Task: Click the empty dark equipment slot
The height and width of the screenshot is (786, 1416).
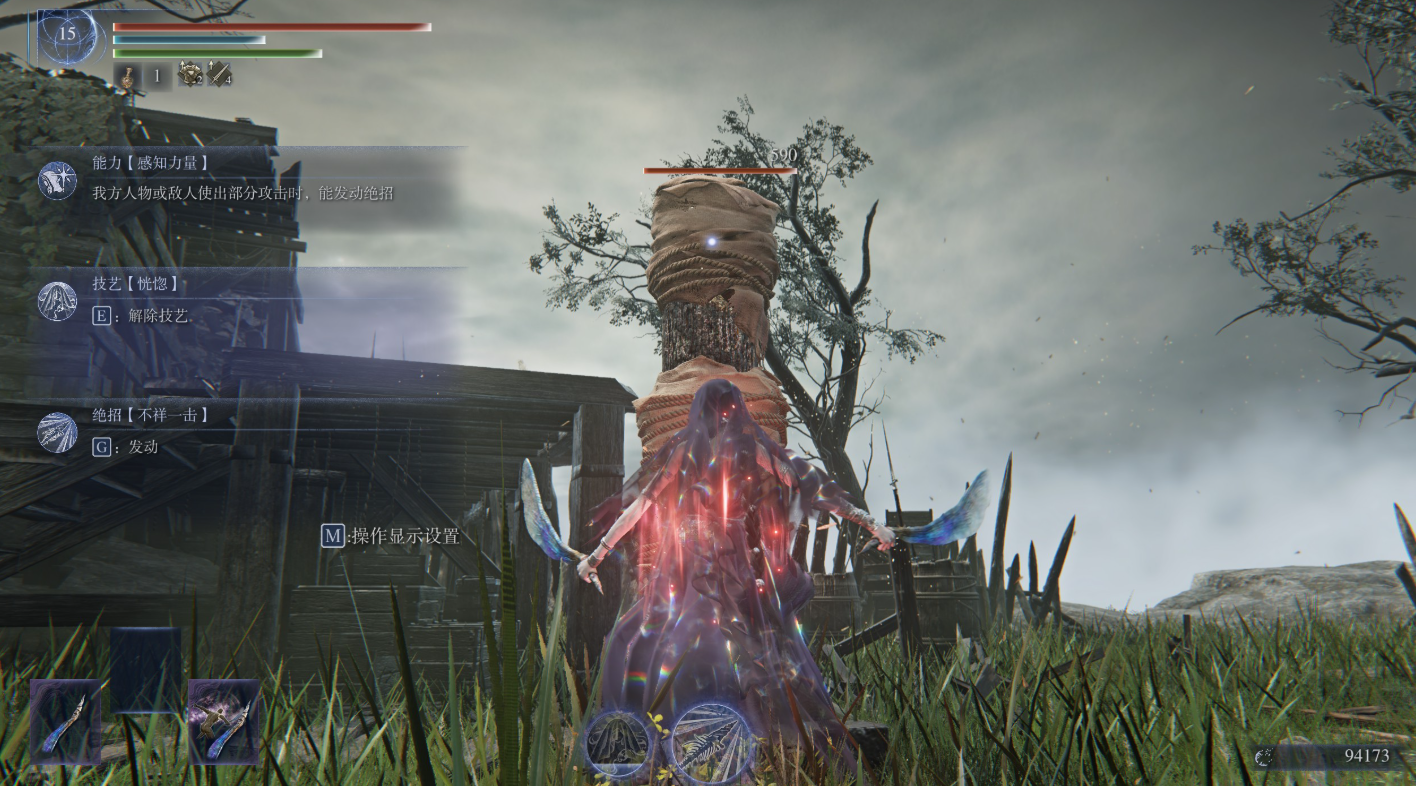Action: [x=145, y=669]
